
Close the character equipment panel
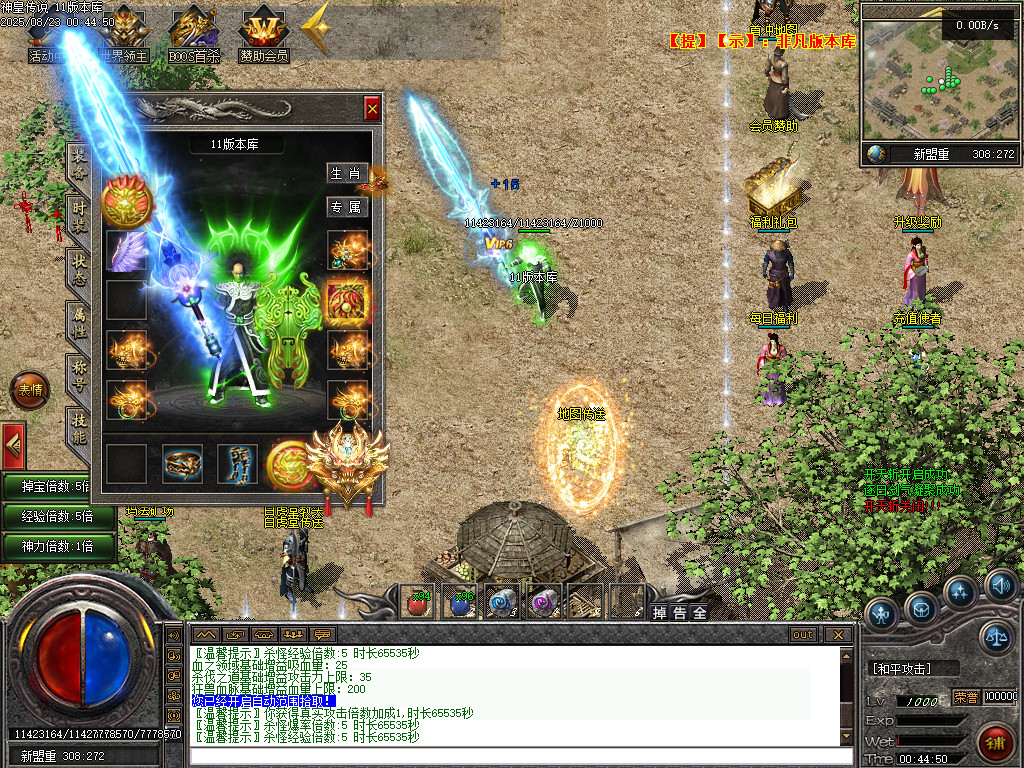pos(372,108)
